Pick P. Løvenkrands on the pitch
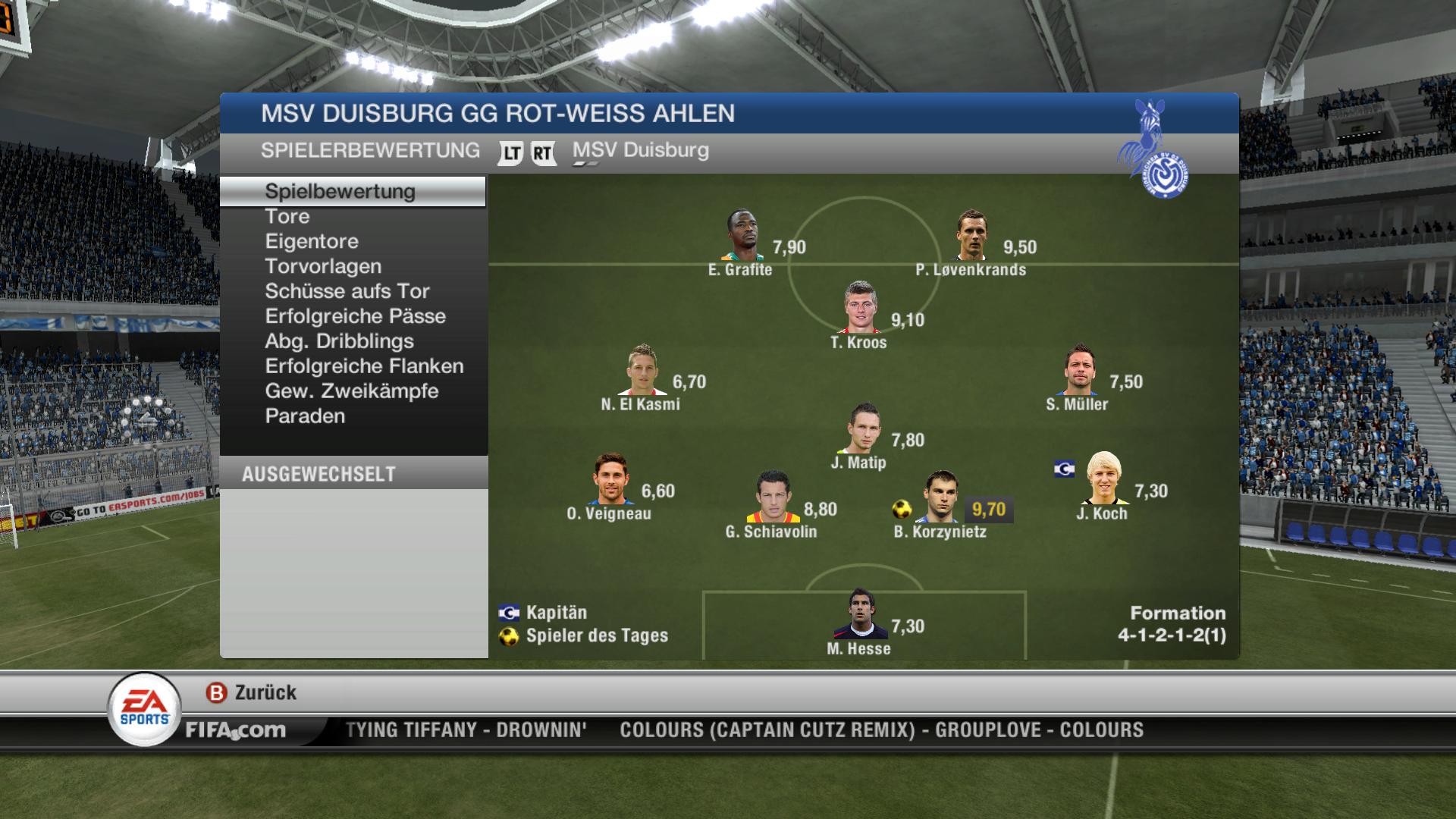This screenshot has width=1456, height=819. click(x=972, y=236)
